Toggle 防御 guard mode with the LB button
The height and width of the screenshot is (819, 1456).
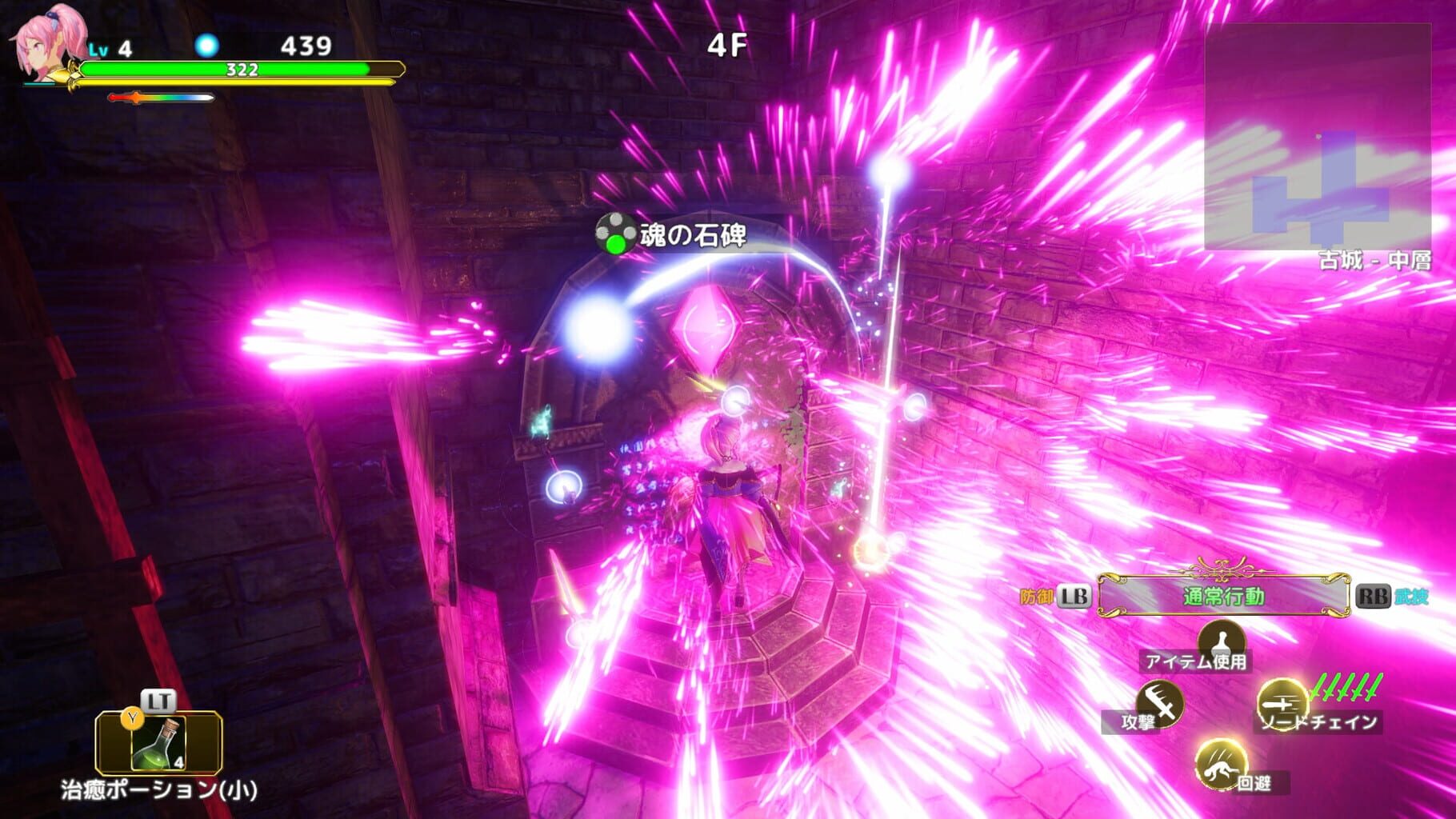click(x=1073, y=593)
